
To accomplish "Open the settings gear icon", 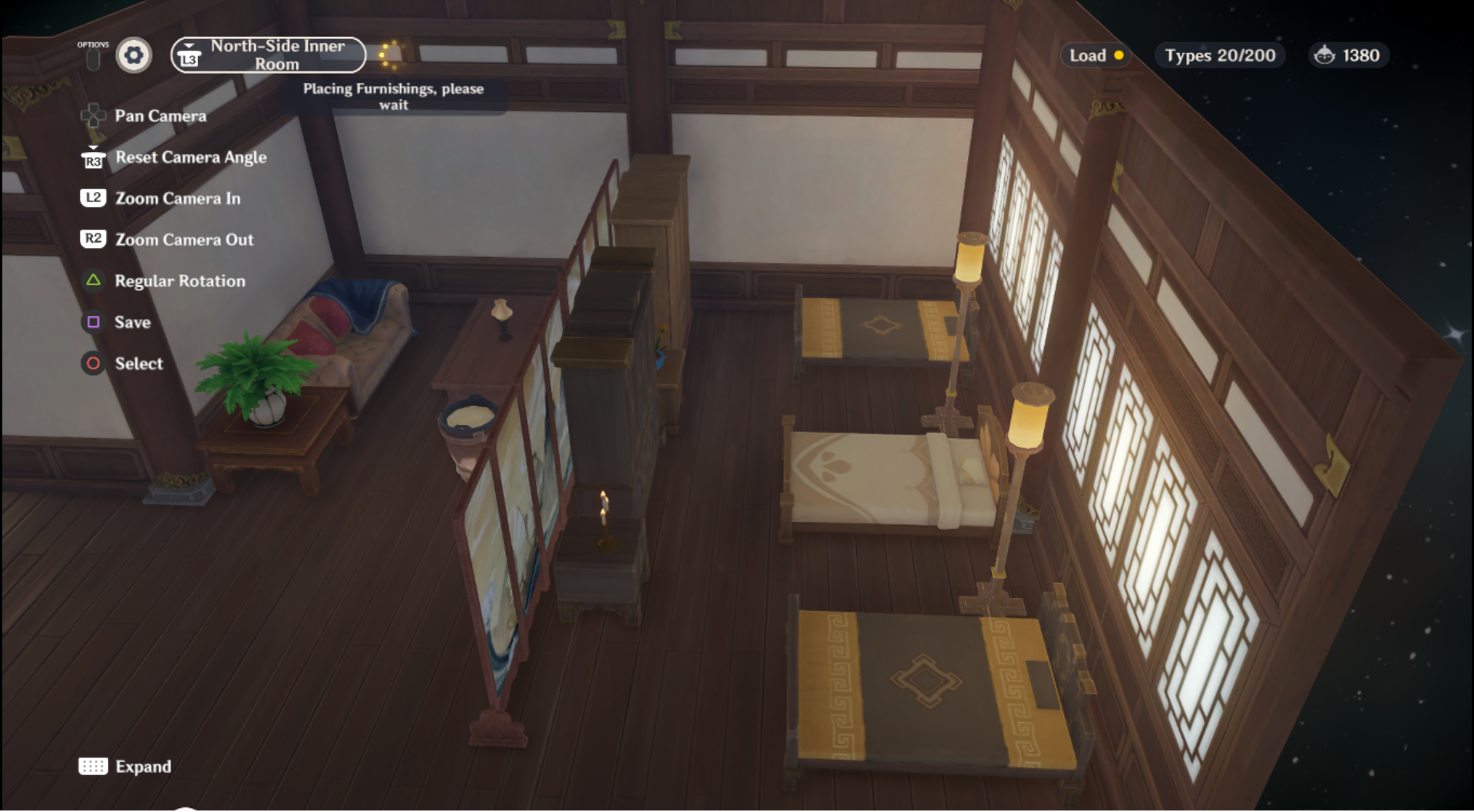I will (134, 55).
